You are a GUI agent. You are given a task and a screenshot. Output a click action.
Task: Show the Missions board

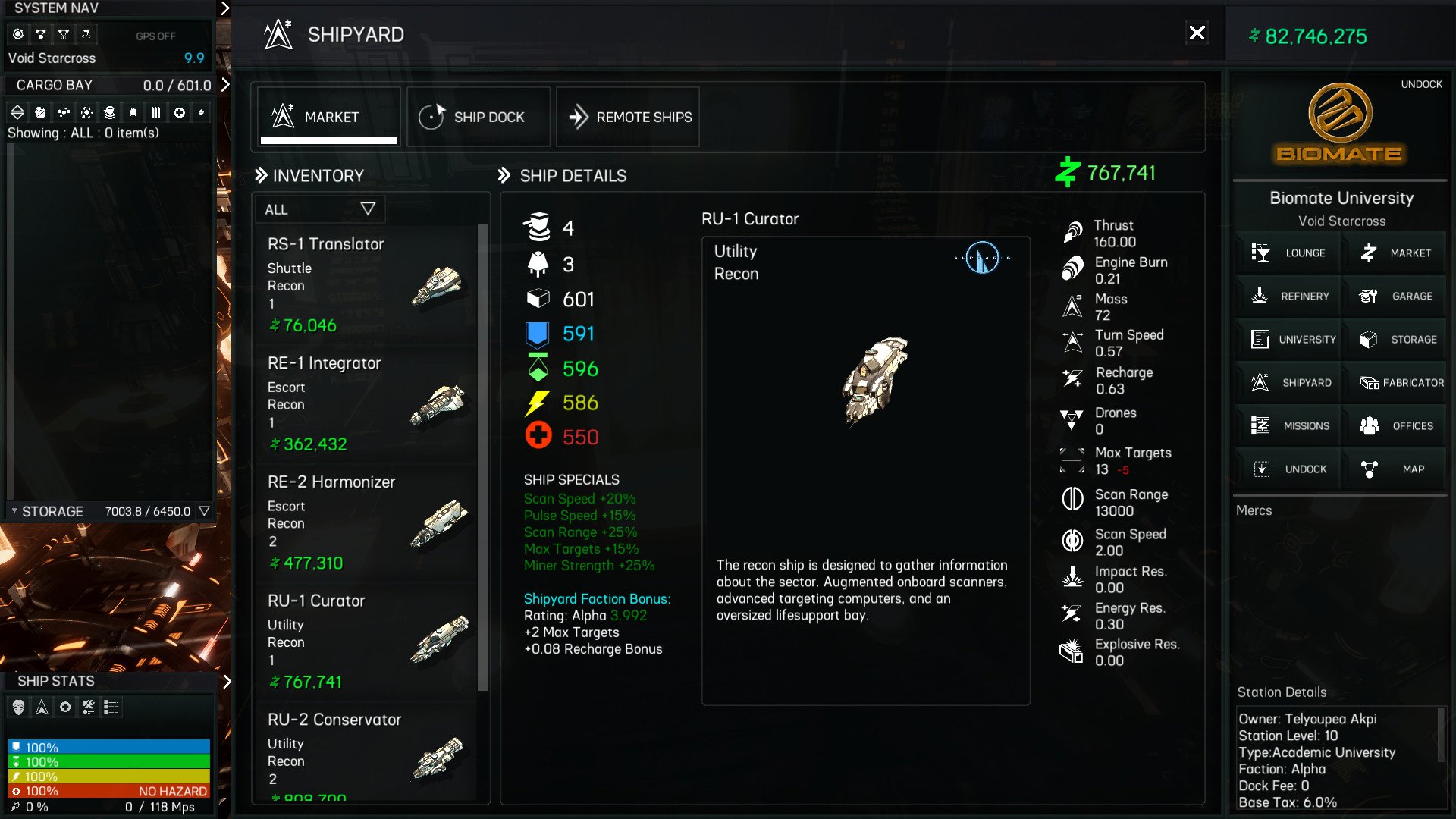(x=1288, y=425)
